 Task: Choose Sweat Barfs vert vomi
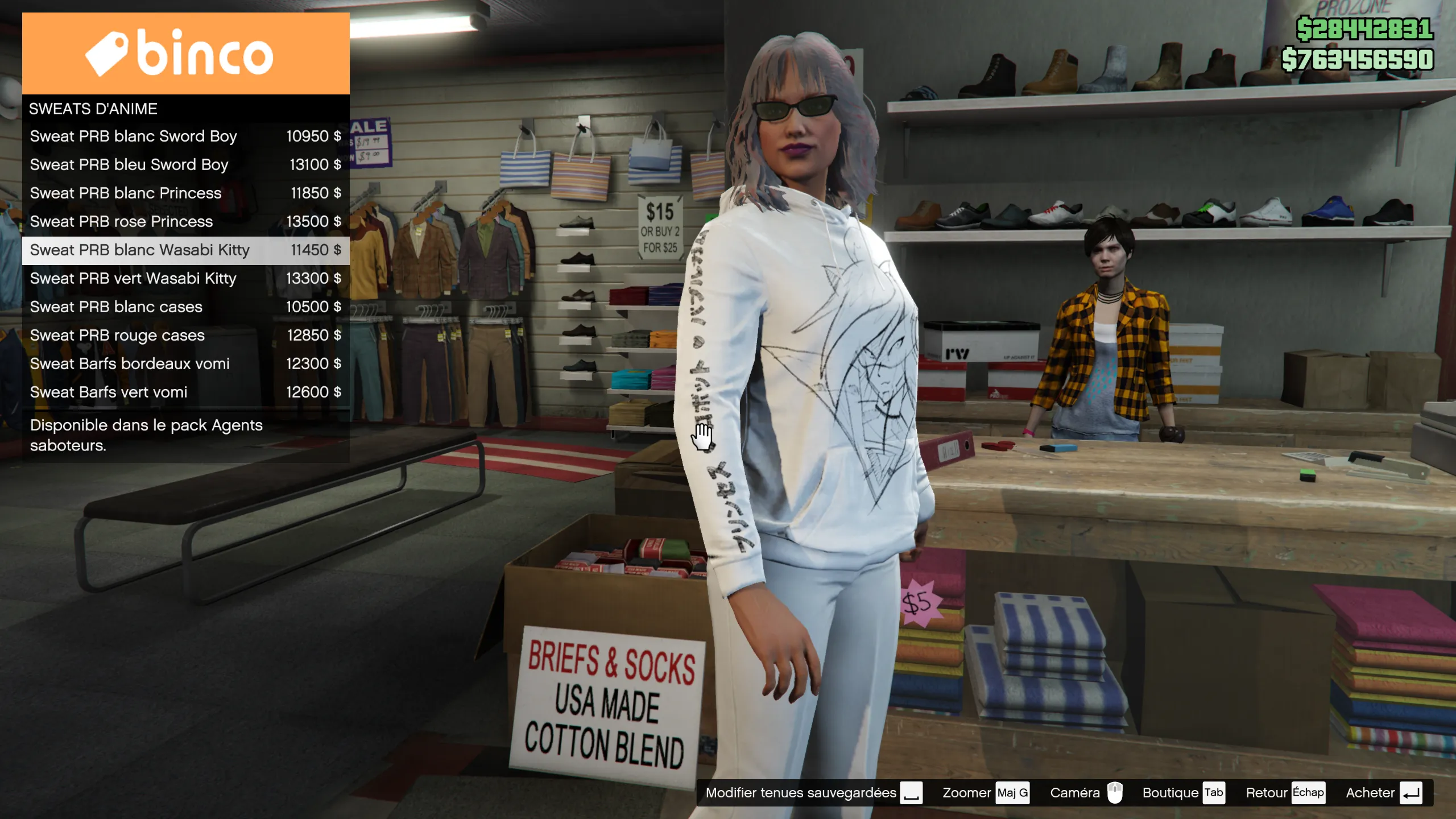click(185, 392)
